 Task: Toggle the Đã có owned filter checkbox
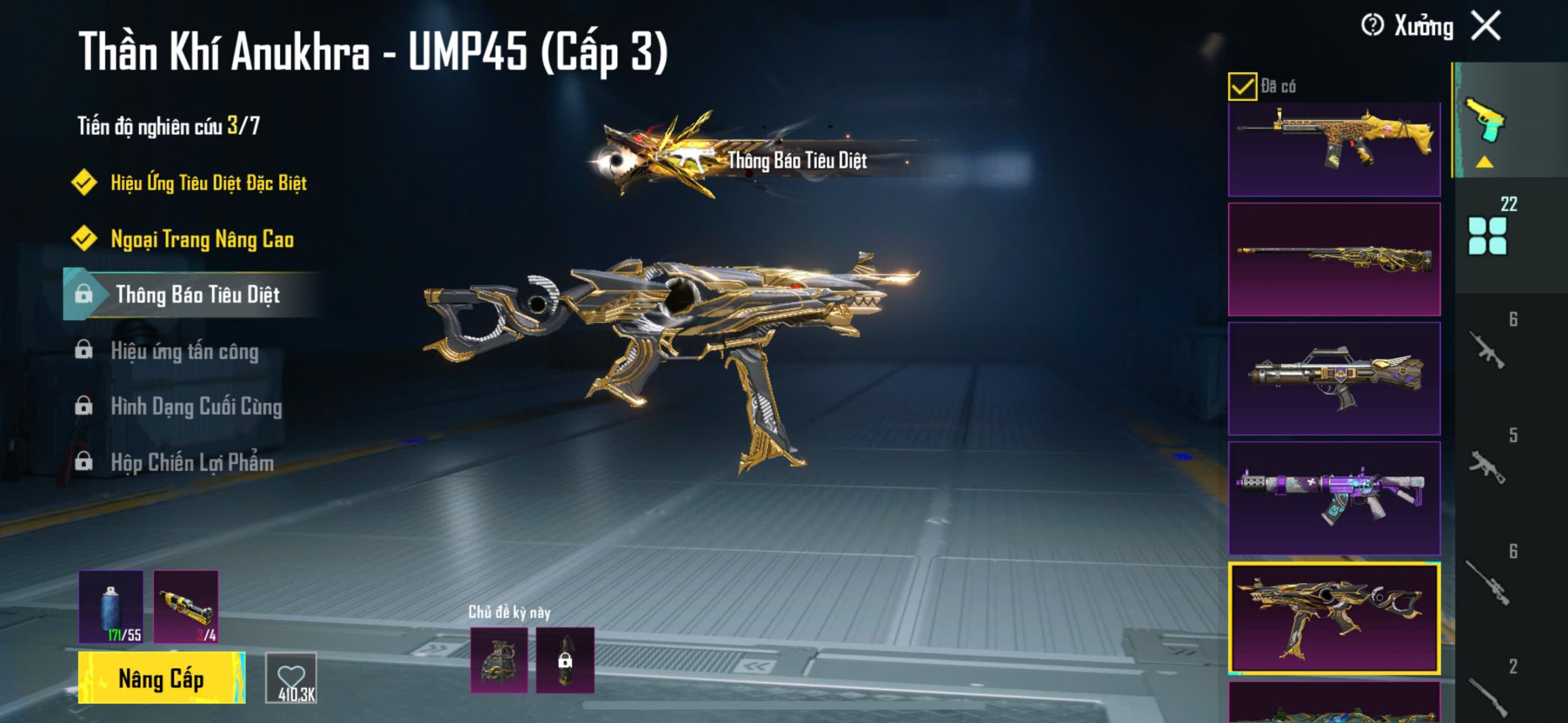[x=1242, y=86]
